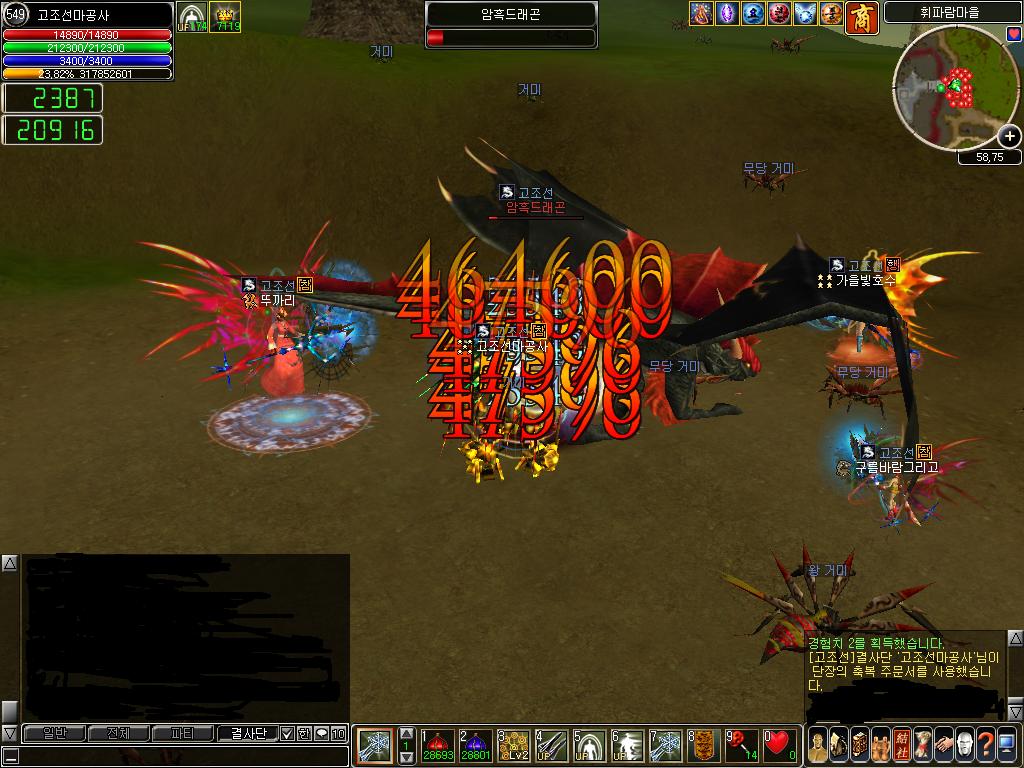Viewport: 1024px width, 768px height.
Task: Open the question mark help menu
Action: click(985, 745)
